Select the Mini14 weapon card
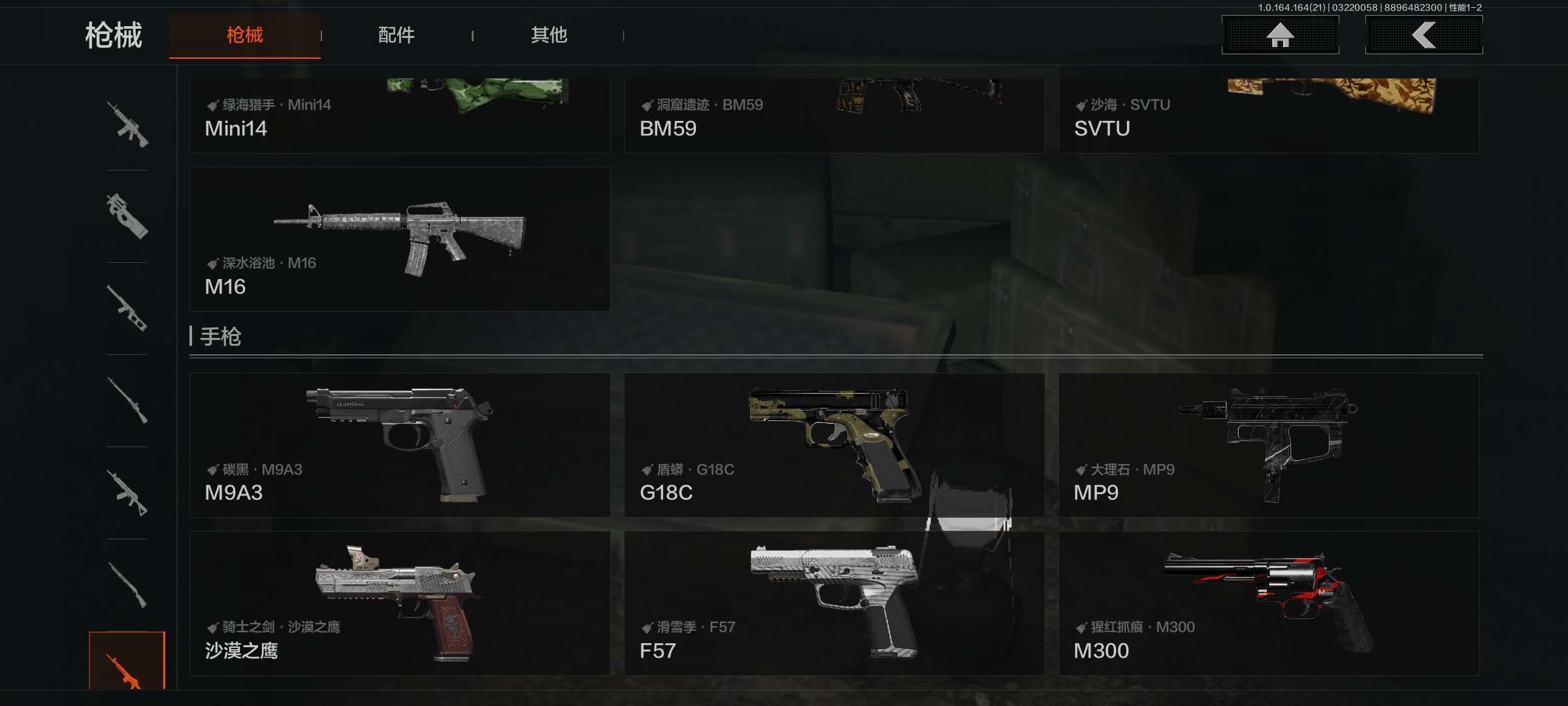Viewport: 1568px width, 706px height. 400,116
